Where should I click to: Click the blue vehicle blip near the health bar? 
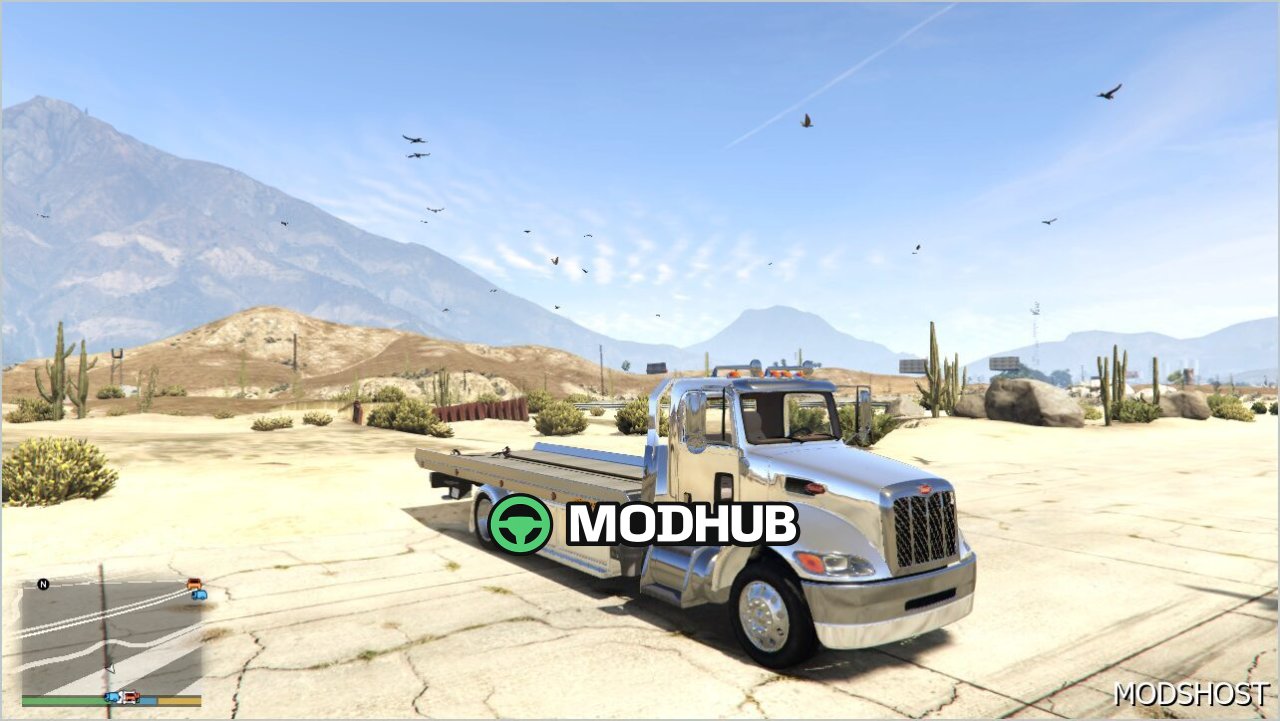113,697
